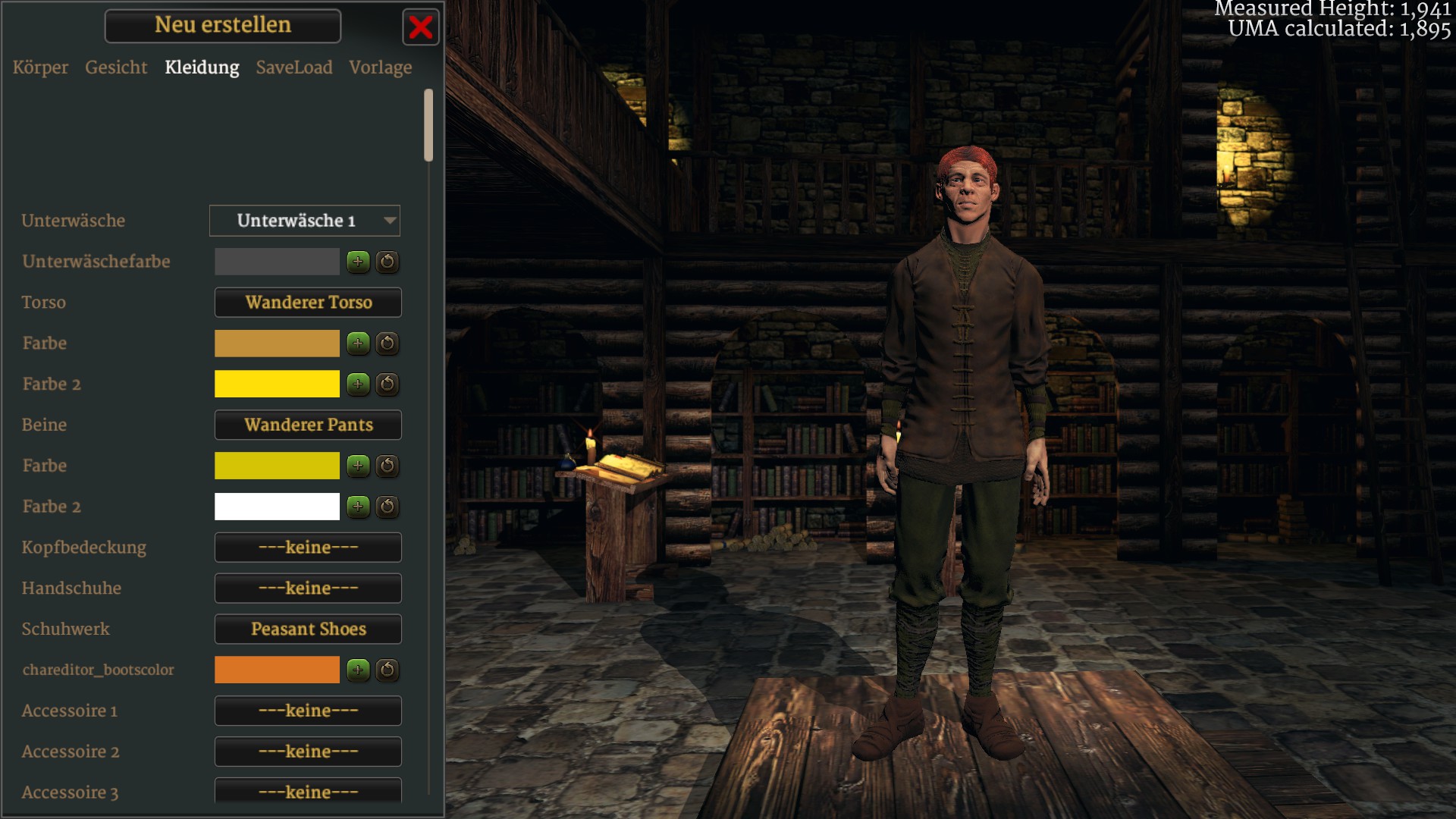Open the Kopfbedeckung keine selector
This screenshot has height=819, width=1456.
point(308,548)
